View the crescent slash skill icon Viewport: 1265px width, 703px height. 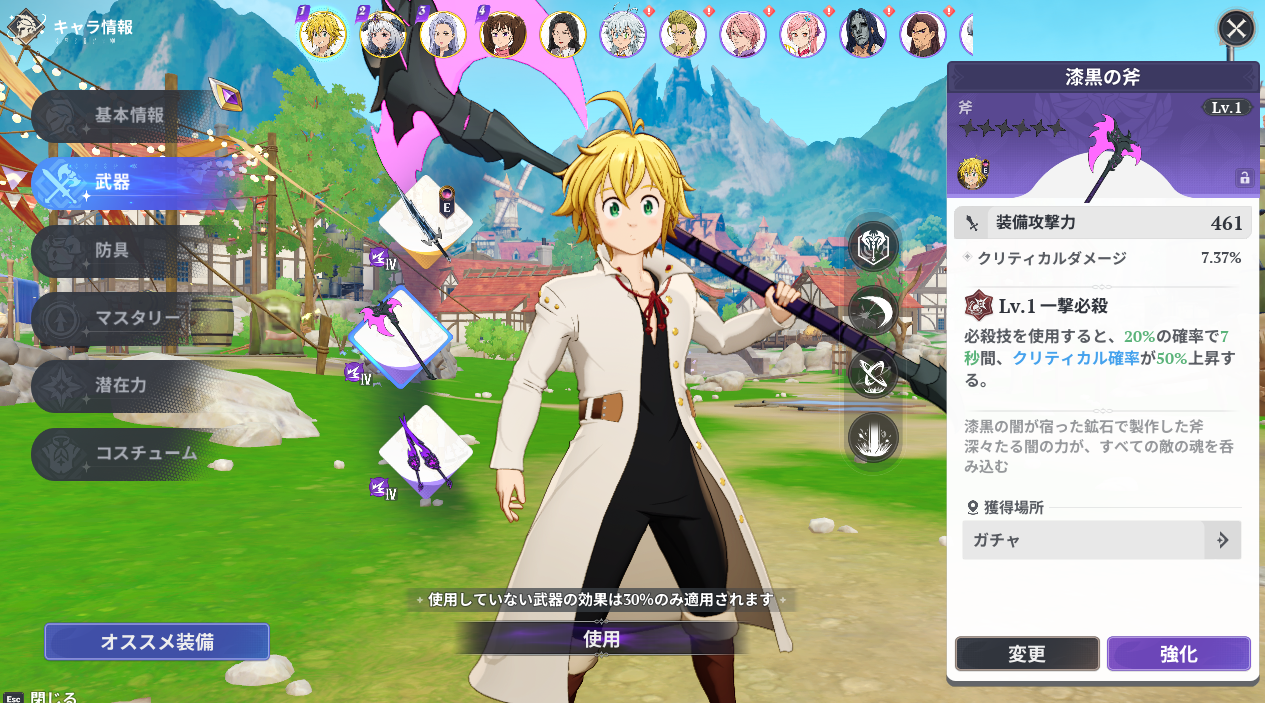click(x=873, y=310)
